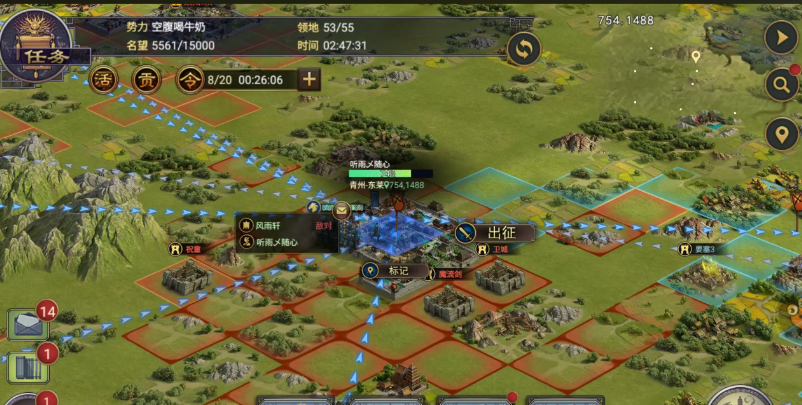Screen dimensions: 802x405
Task: Launch an expedition with 出征
Action: [492, 232]
